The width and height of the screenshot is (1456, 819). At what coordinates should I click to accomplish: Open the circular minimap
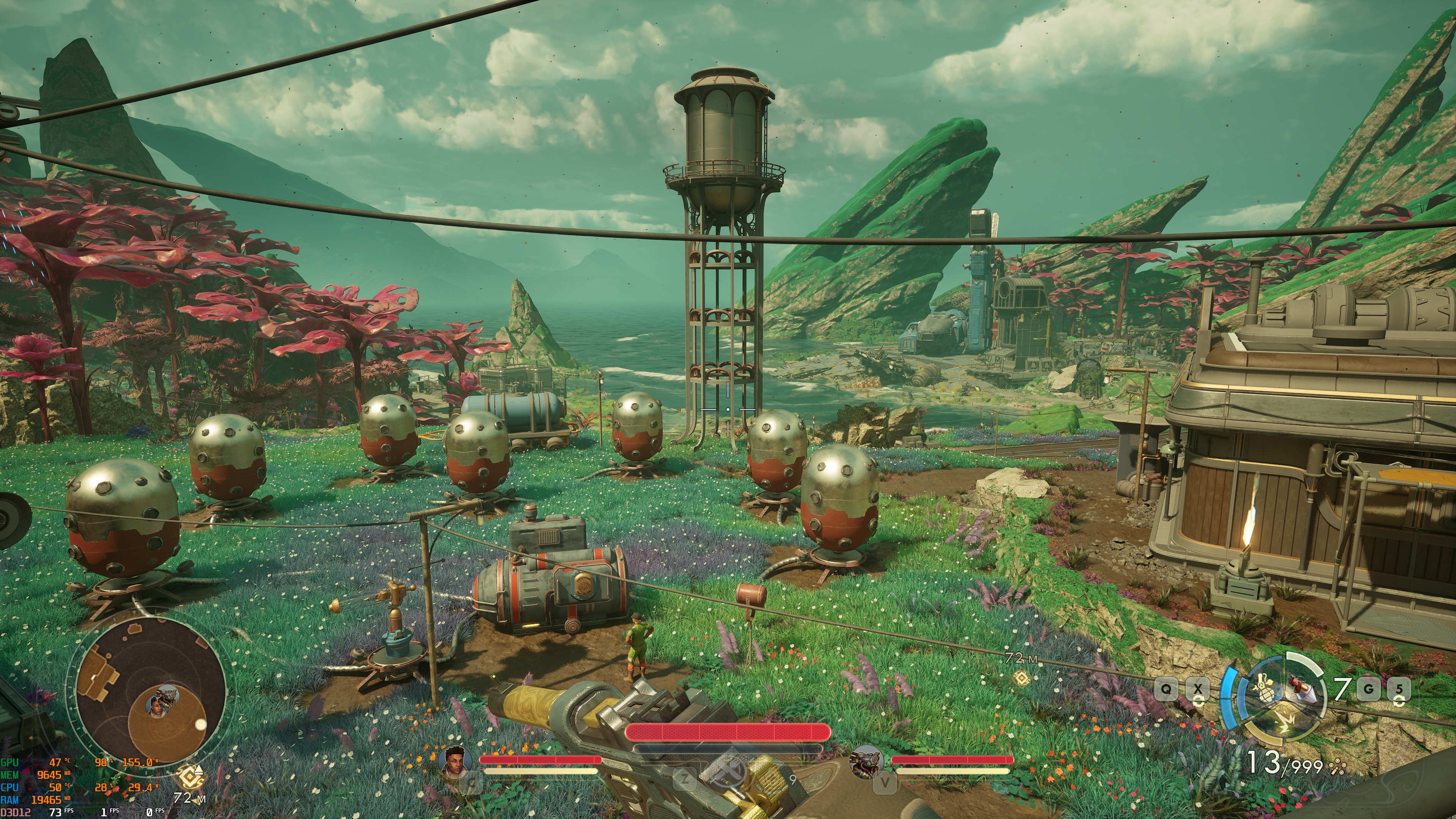[148, 691]
